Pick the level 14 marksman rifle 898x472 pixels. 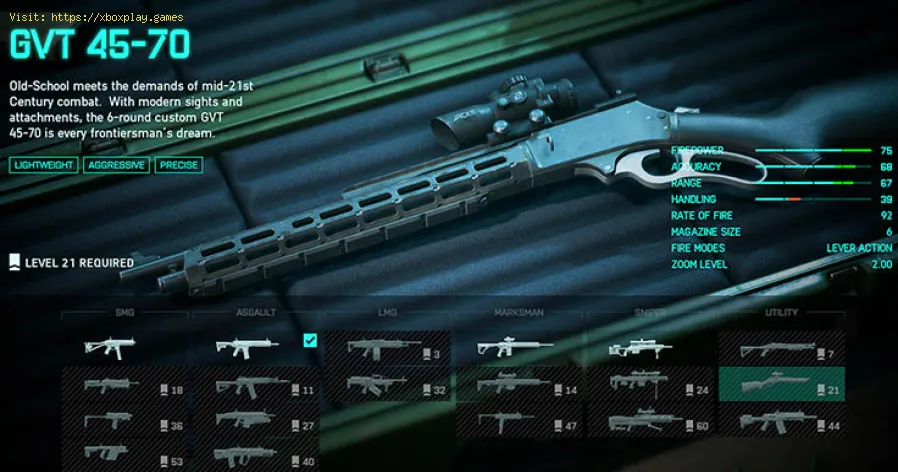pos(518,384)
